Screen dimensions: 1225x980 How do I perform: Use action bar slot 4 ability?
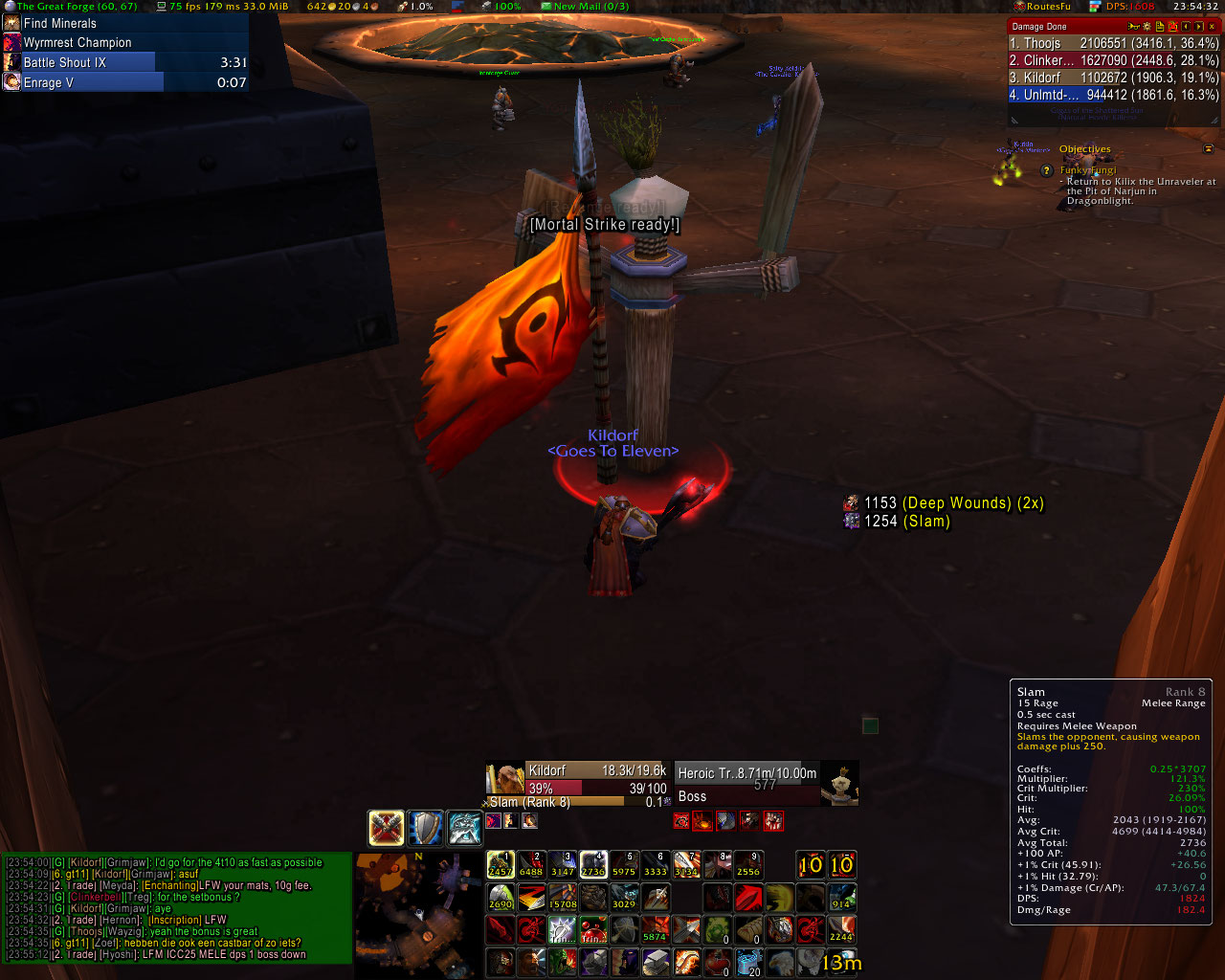(593, 865)
